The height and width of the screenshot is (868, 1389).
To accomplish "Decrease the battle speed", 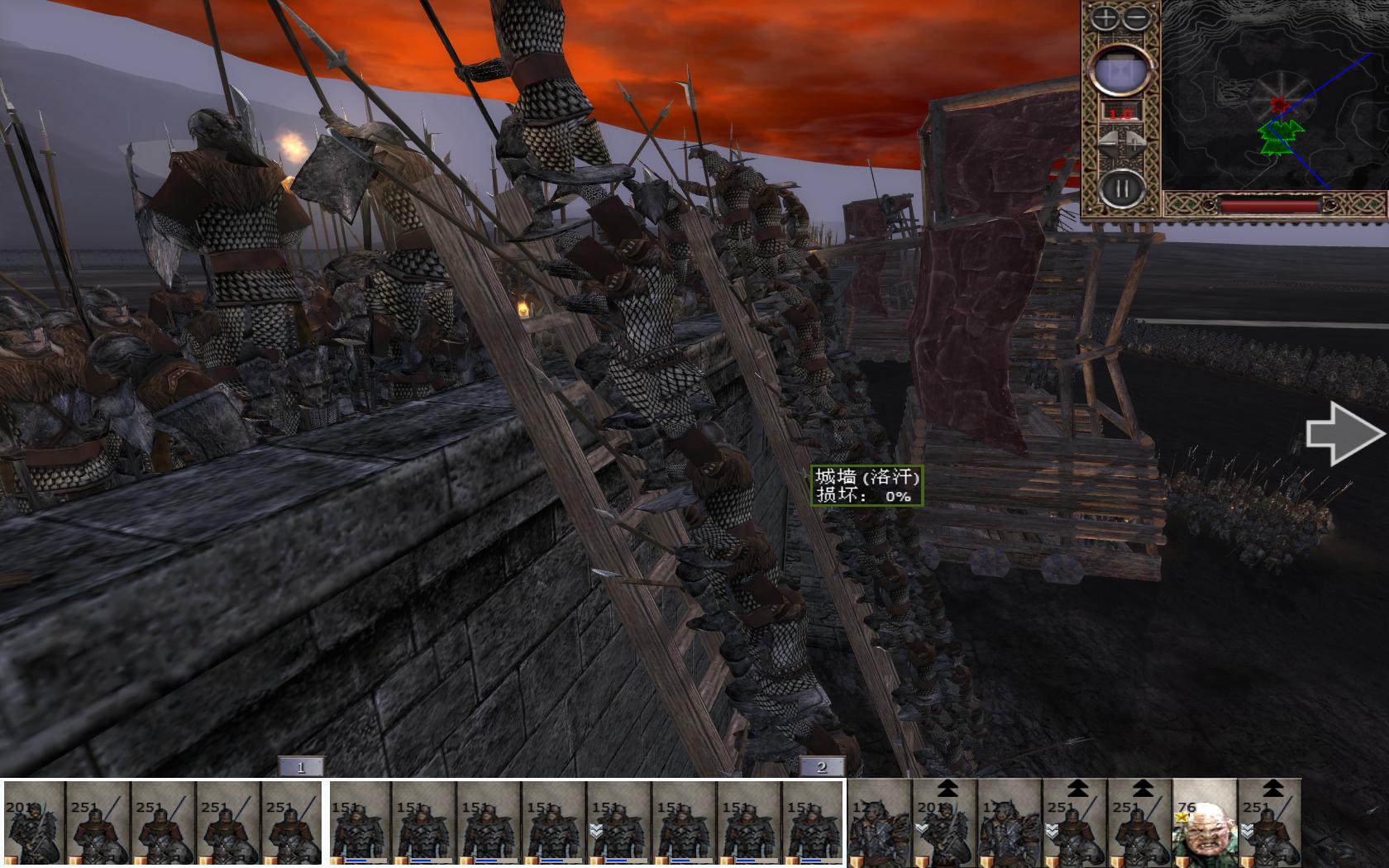I will click(1108, 143).
